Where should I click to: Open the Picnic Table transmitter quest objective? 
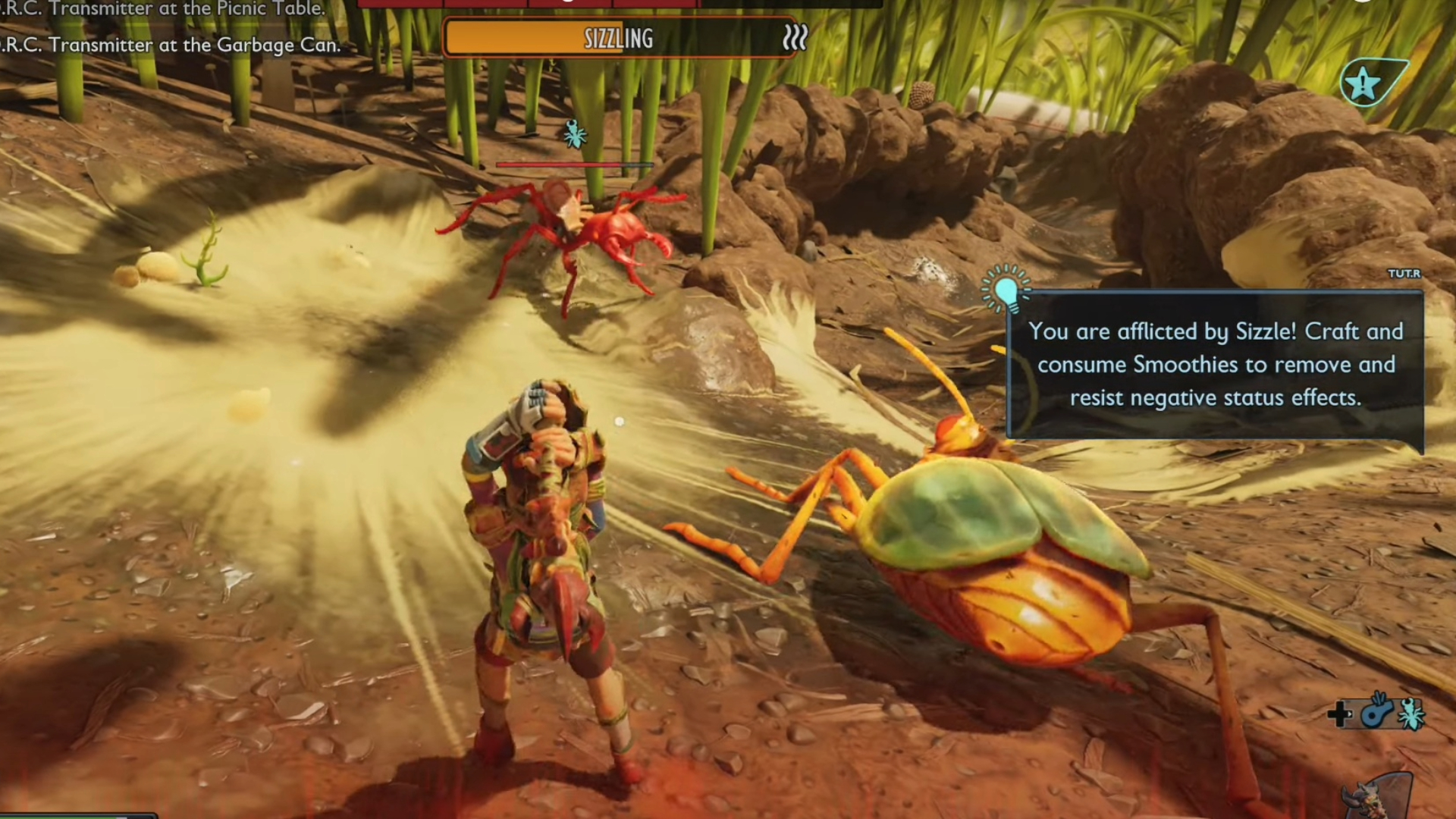point(163,9)
